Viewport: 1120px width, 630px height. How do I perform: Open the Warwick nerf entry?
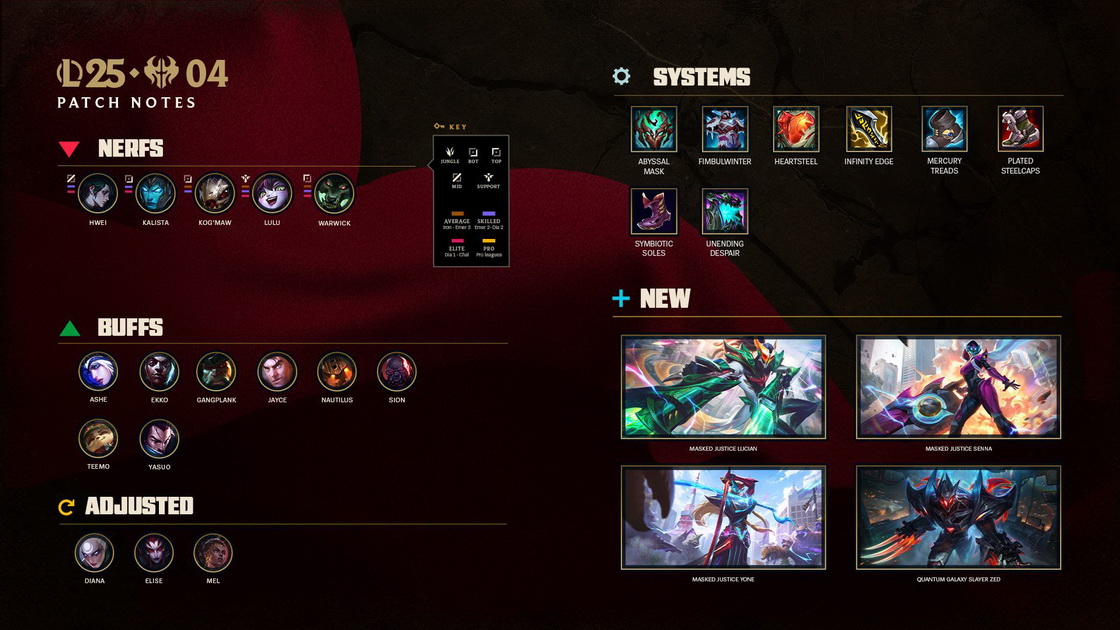(334, 193)
